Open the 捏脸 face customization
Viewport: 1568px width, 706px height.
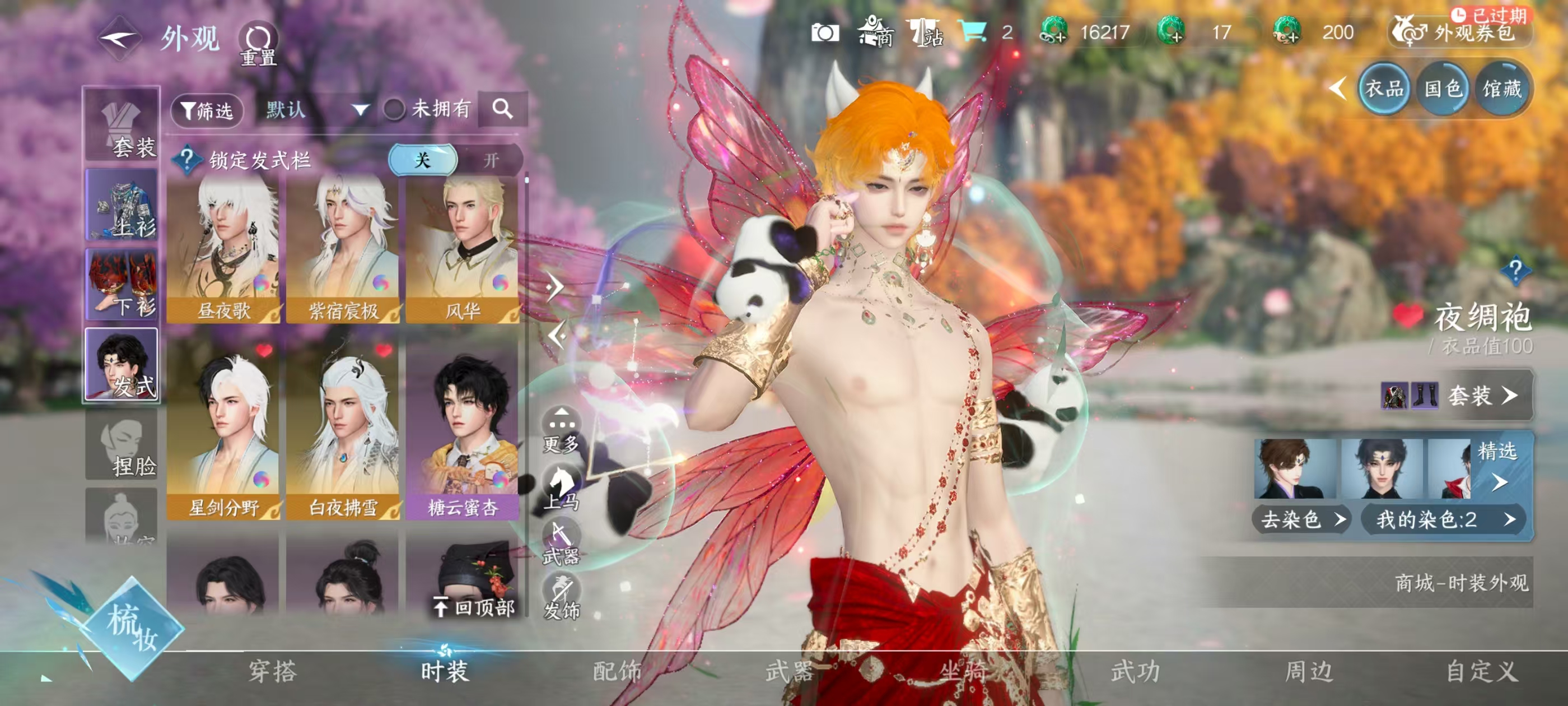(122, 445)
